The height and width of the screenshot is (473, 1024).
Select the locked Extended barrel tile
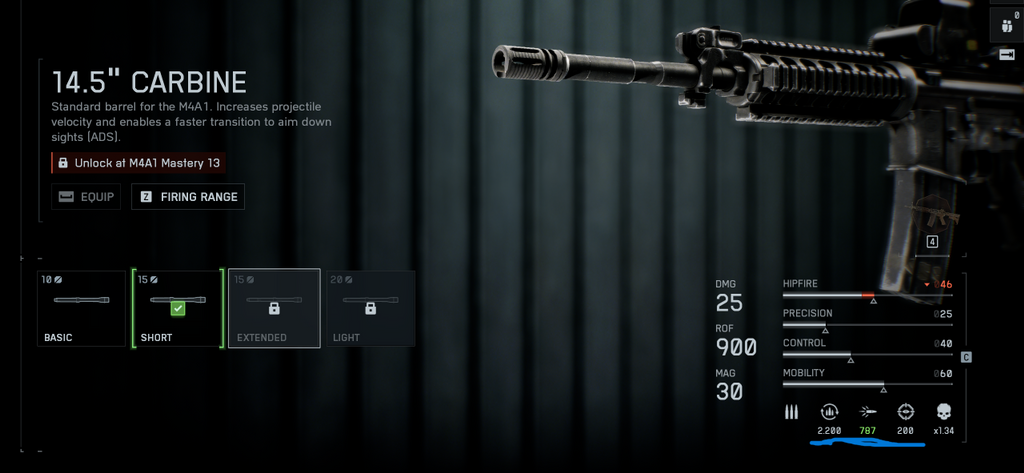(x=274, y=308)
